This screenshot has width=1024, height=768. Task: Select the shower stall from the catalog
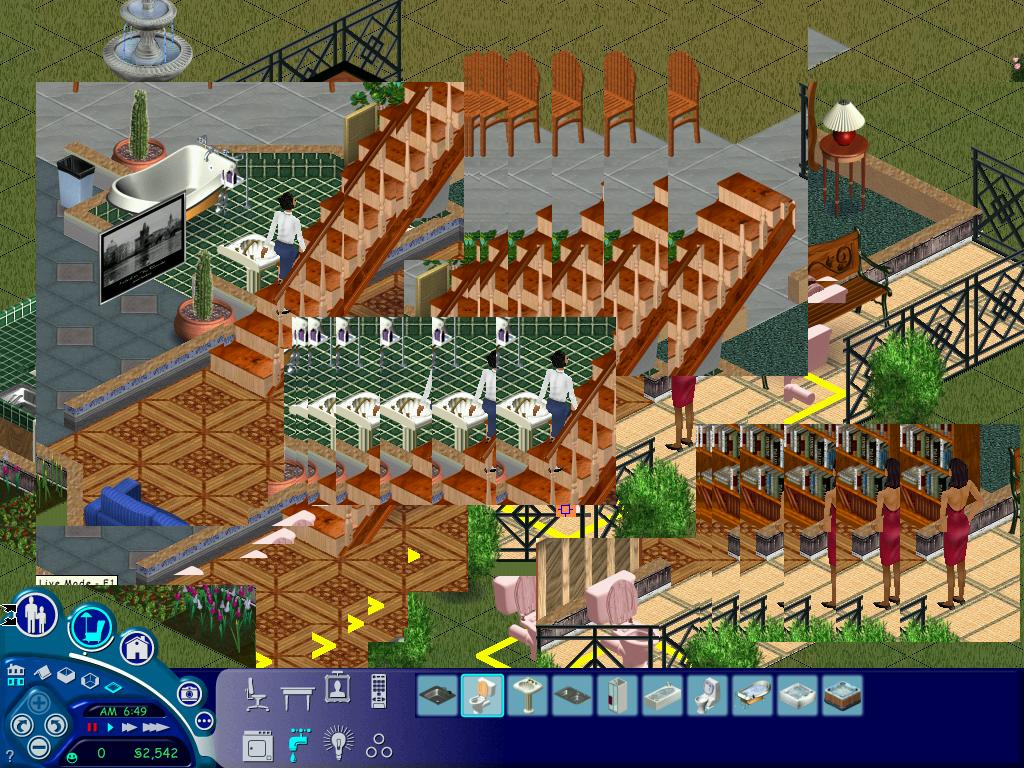coord(617,695)
